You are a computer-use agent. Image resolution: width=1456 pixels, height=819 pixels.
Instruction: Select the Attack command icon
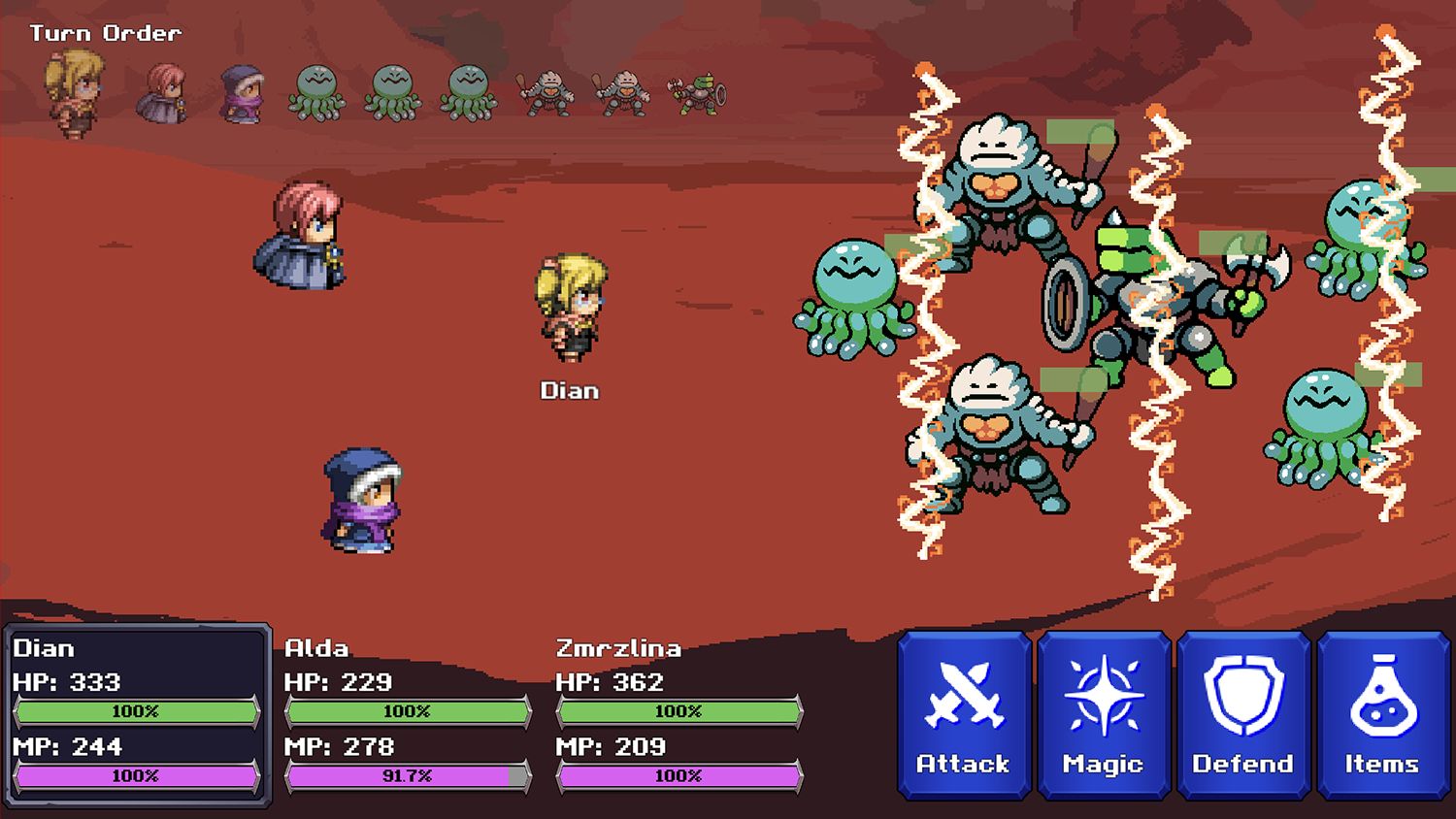click(963, 713)
